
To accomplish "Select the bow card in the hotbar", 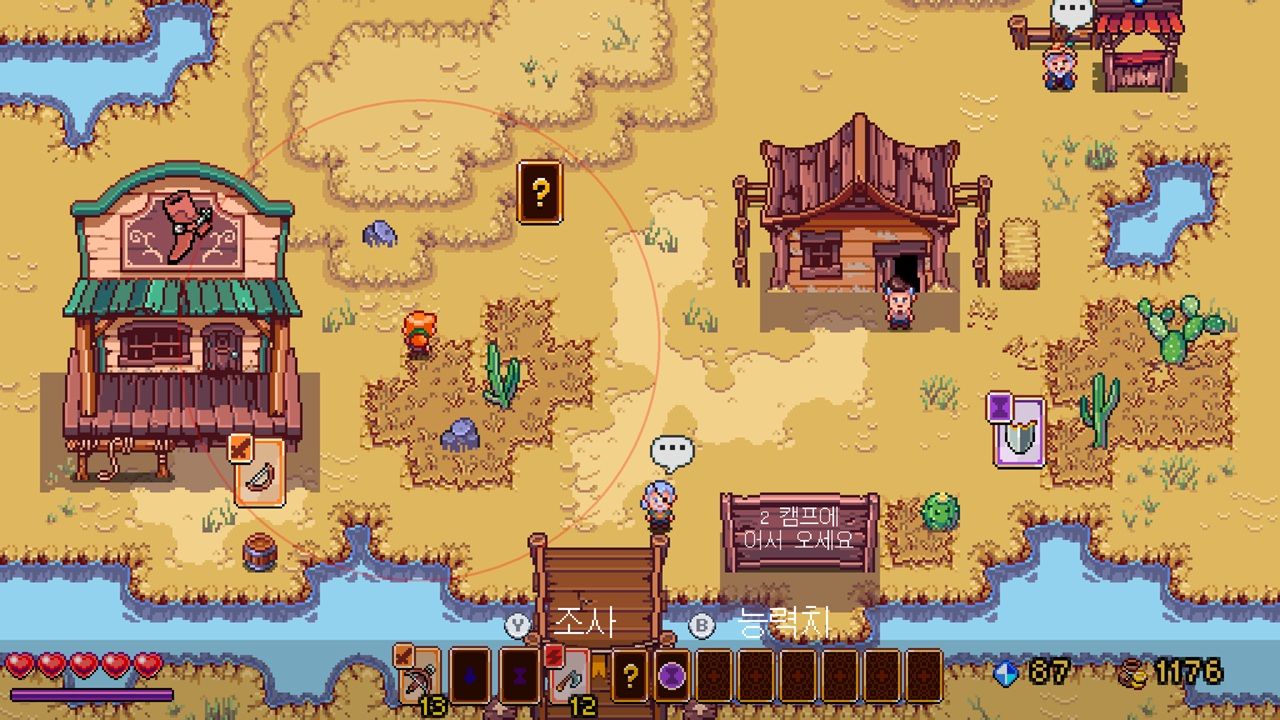I will pos(419,677).
